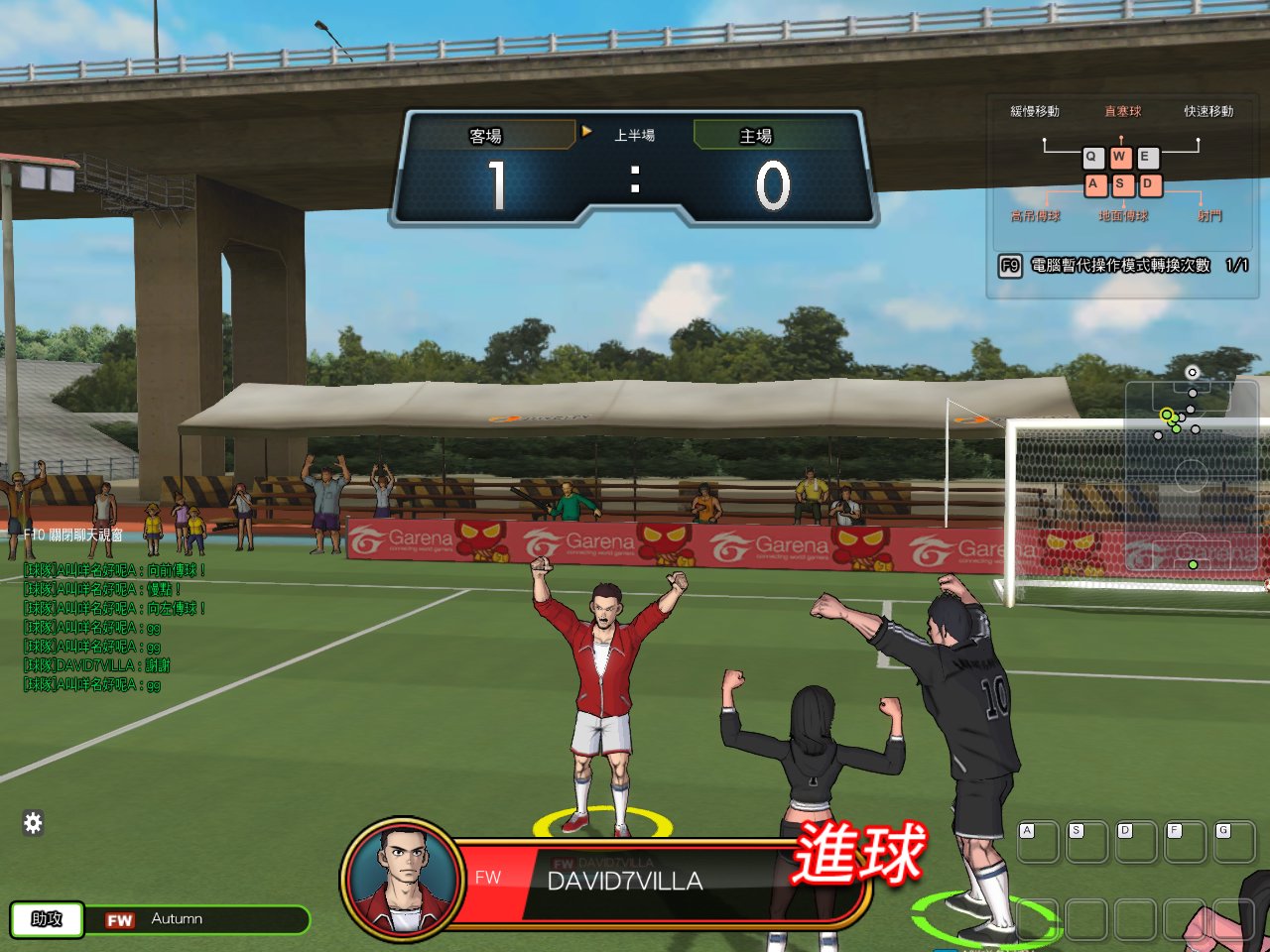Click the team chat log

tap(112, 627)
